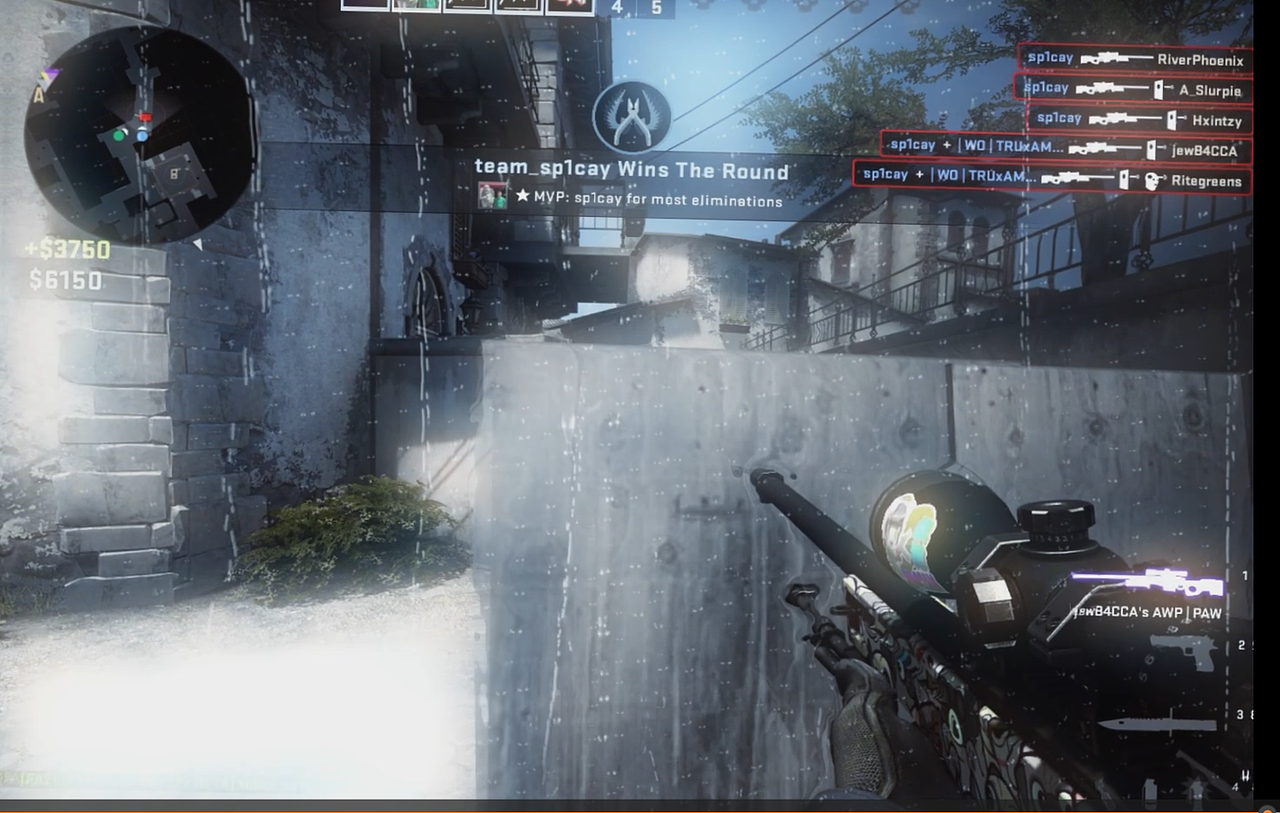This screenshot has width=1280, height=813.
Task: Click the team_sp1cay Wins The Round banner
Action: [632, 170]
